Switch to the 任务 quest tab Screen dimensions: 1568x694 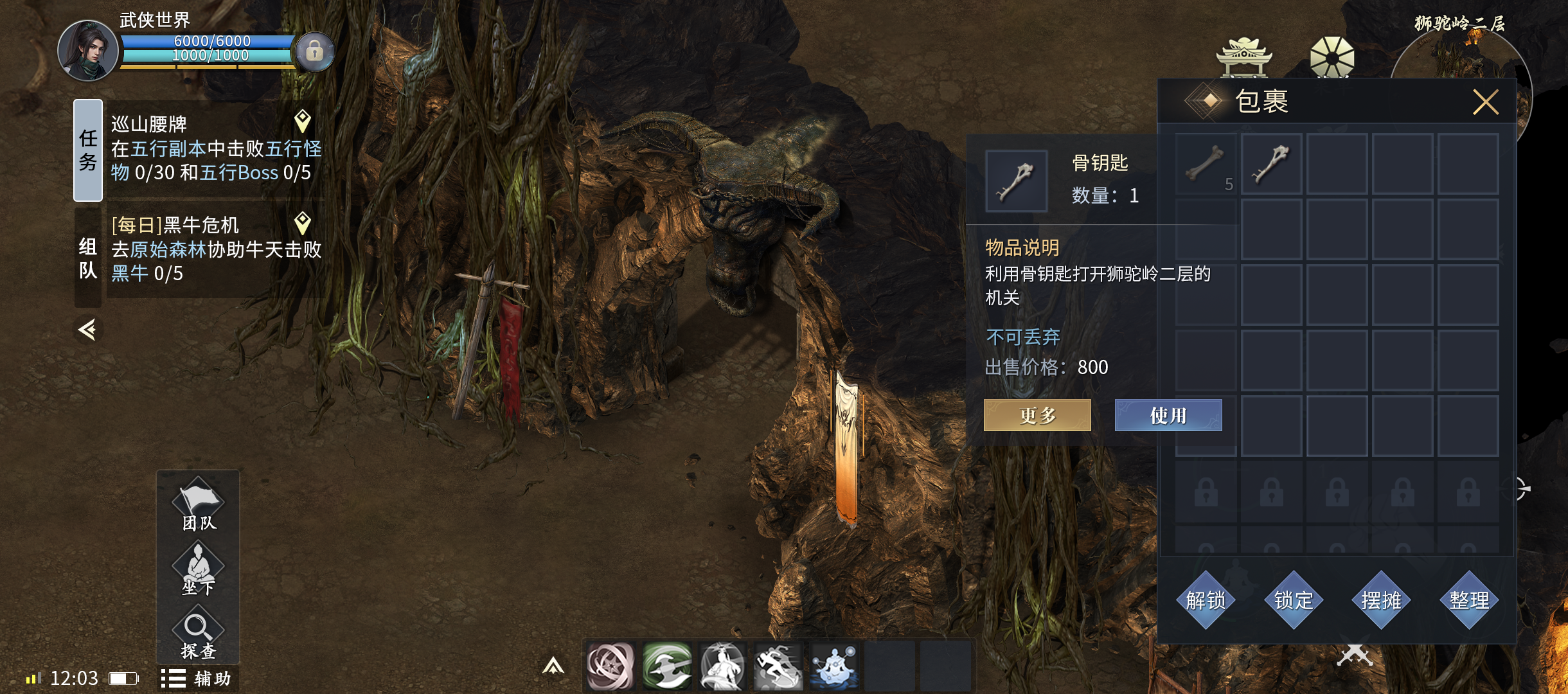click(88, 150)
